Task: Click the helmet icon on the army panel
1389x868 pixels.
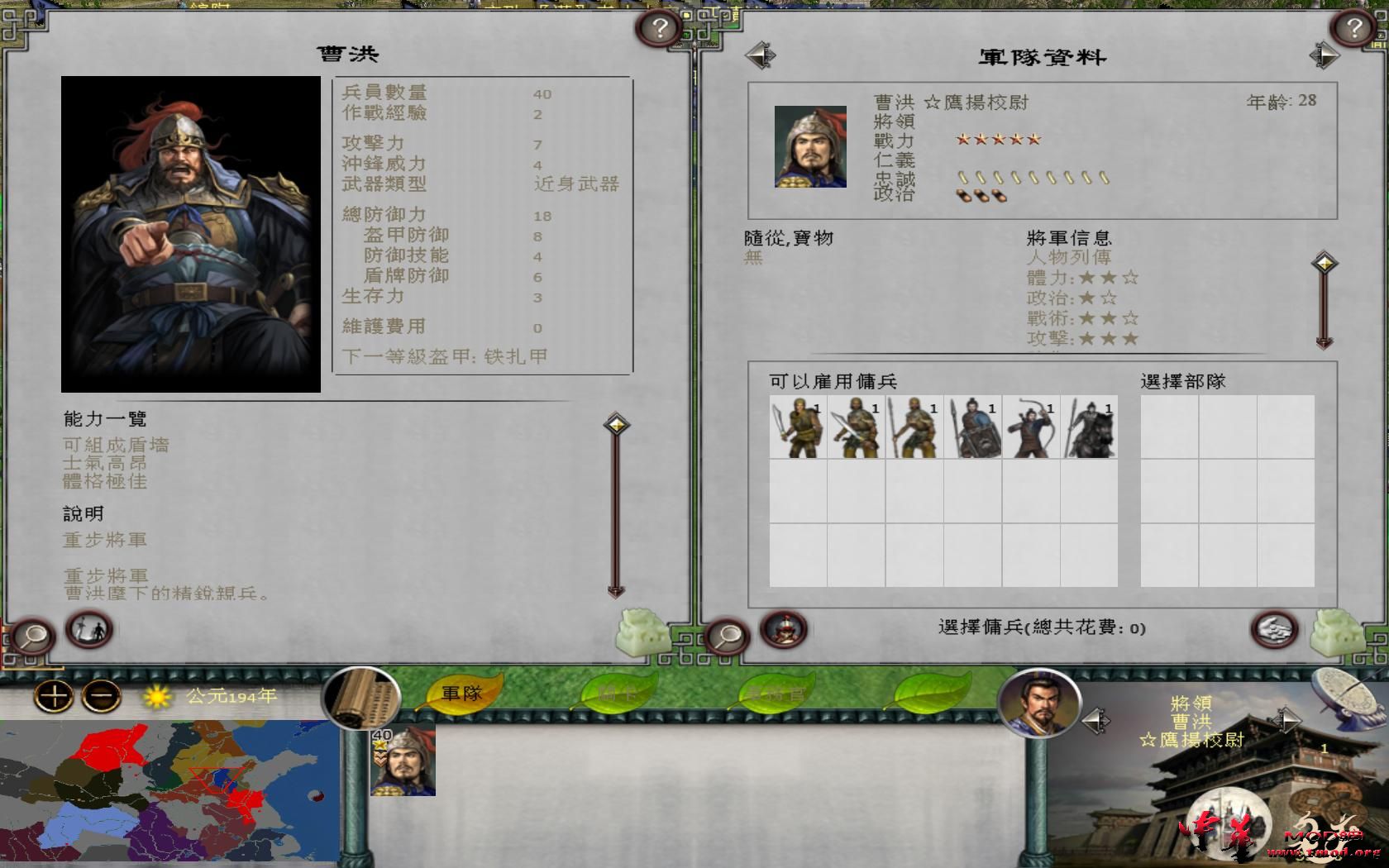Action: point(782,629)
